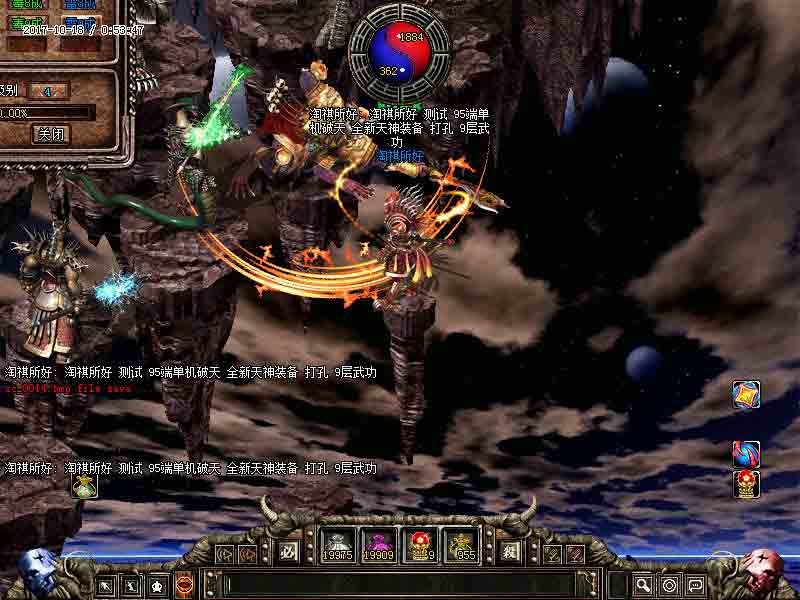800x600 pixels.
Task: Activate the red-blue swirl orb icon
Action: (x=746, y=455)
